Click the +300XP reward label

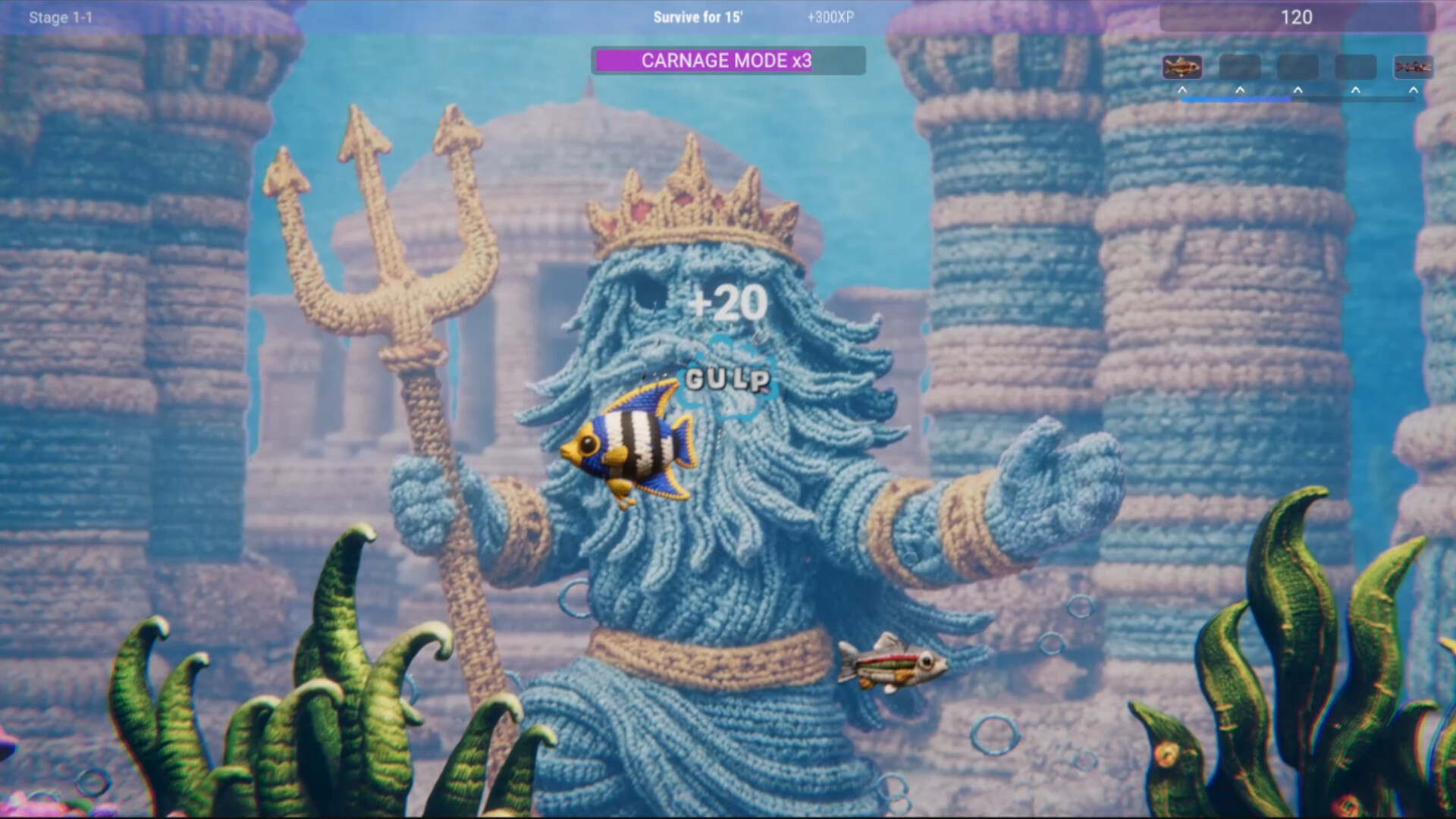click(831, 17)
